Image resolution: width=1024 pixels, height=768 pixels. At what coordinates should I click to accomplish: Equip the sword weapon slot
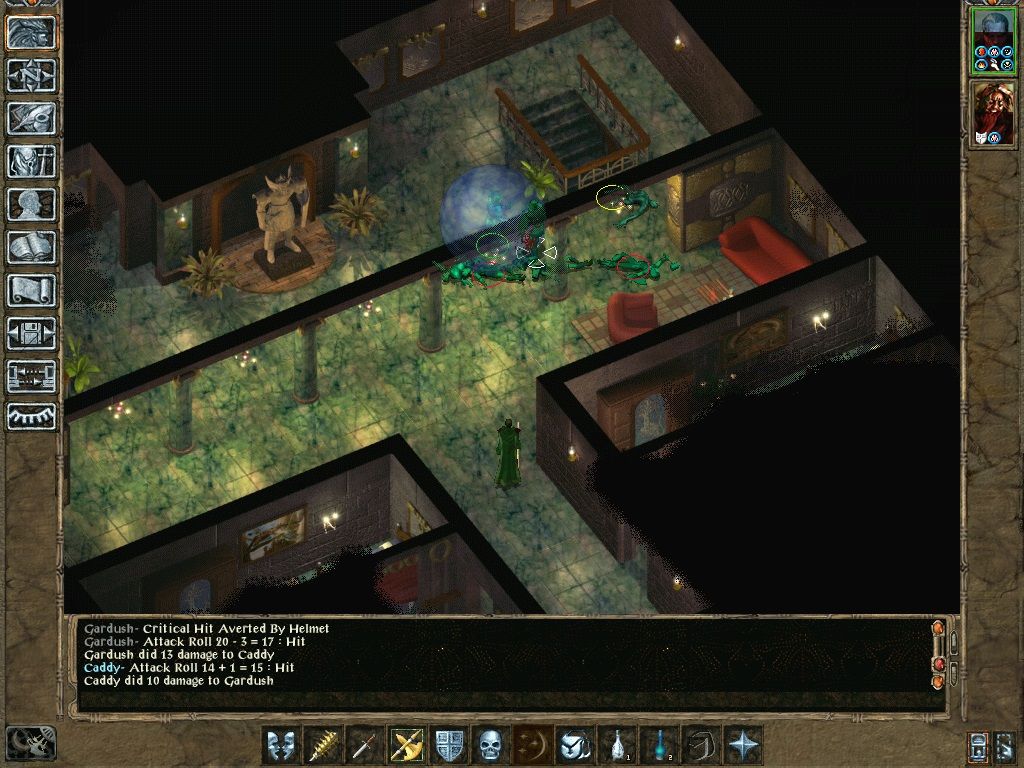[365, 746]
